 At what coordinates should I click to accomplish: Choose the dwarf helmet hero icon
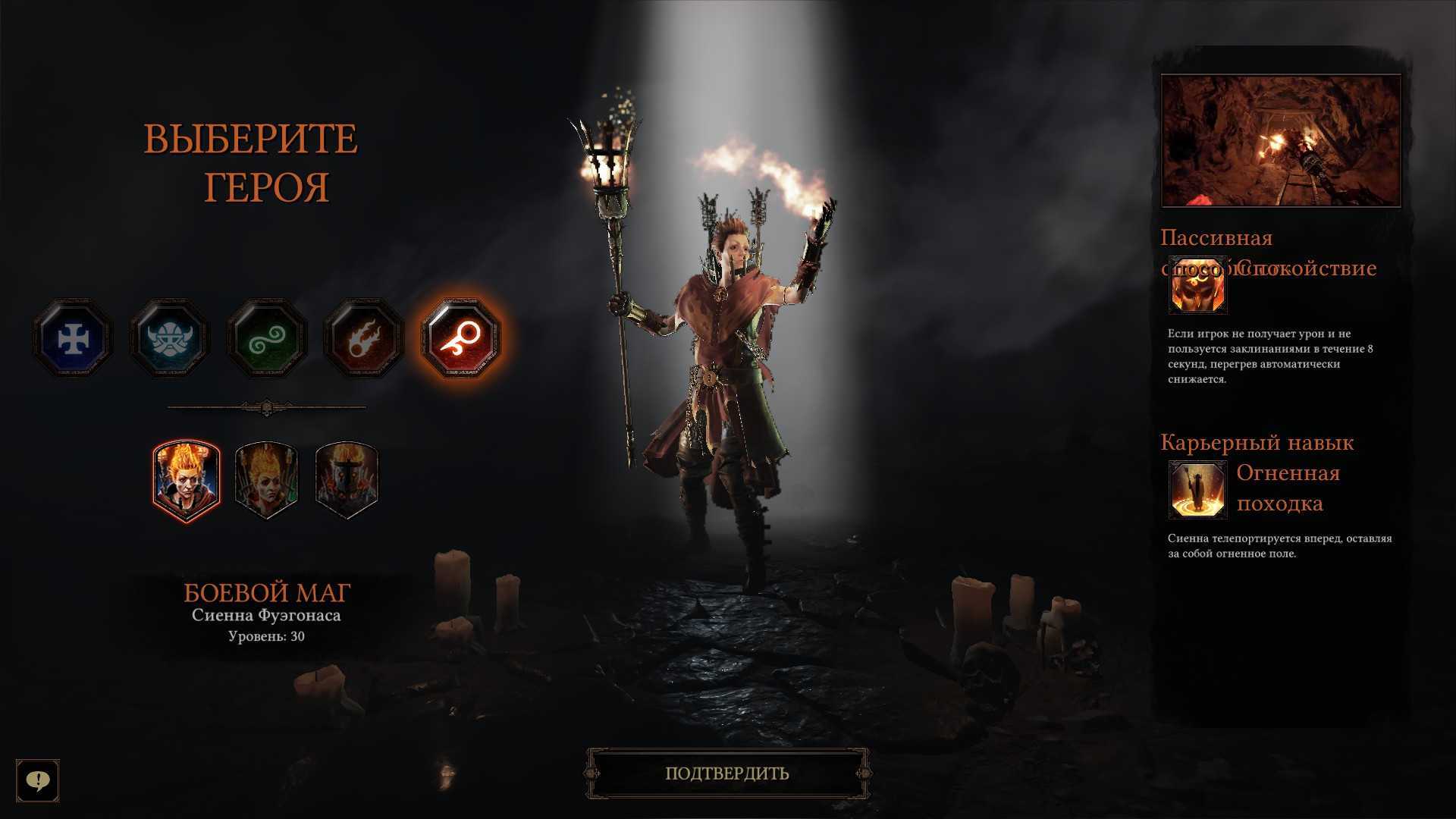[x=170, y=338]
